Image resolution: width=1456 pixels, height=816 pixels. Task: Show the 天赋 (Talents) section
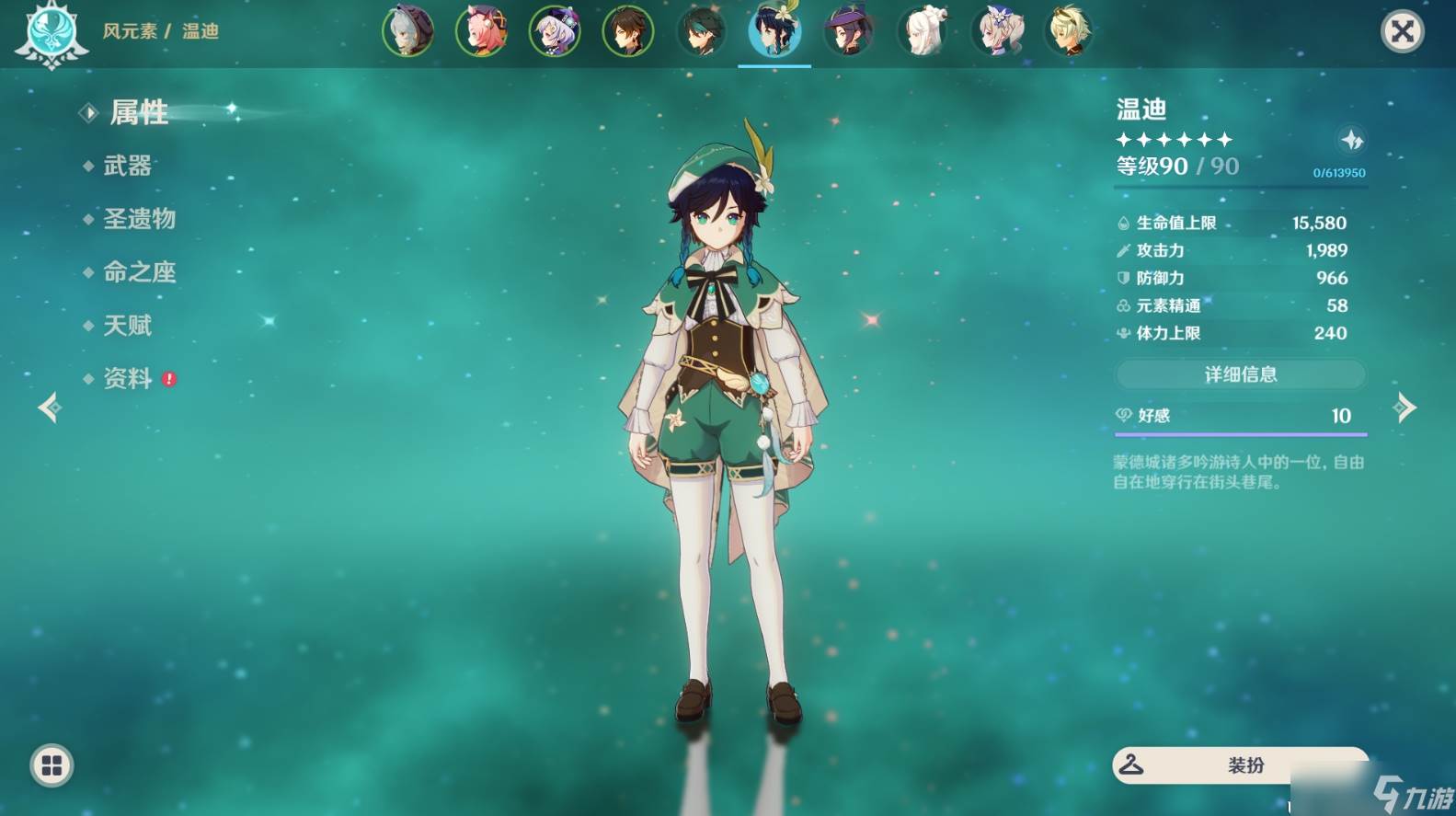coord(127,326)
